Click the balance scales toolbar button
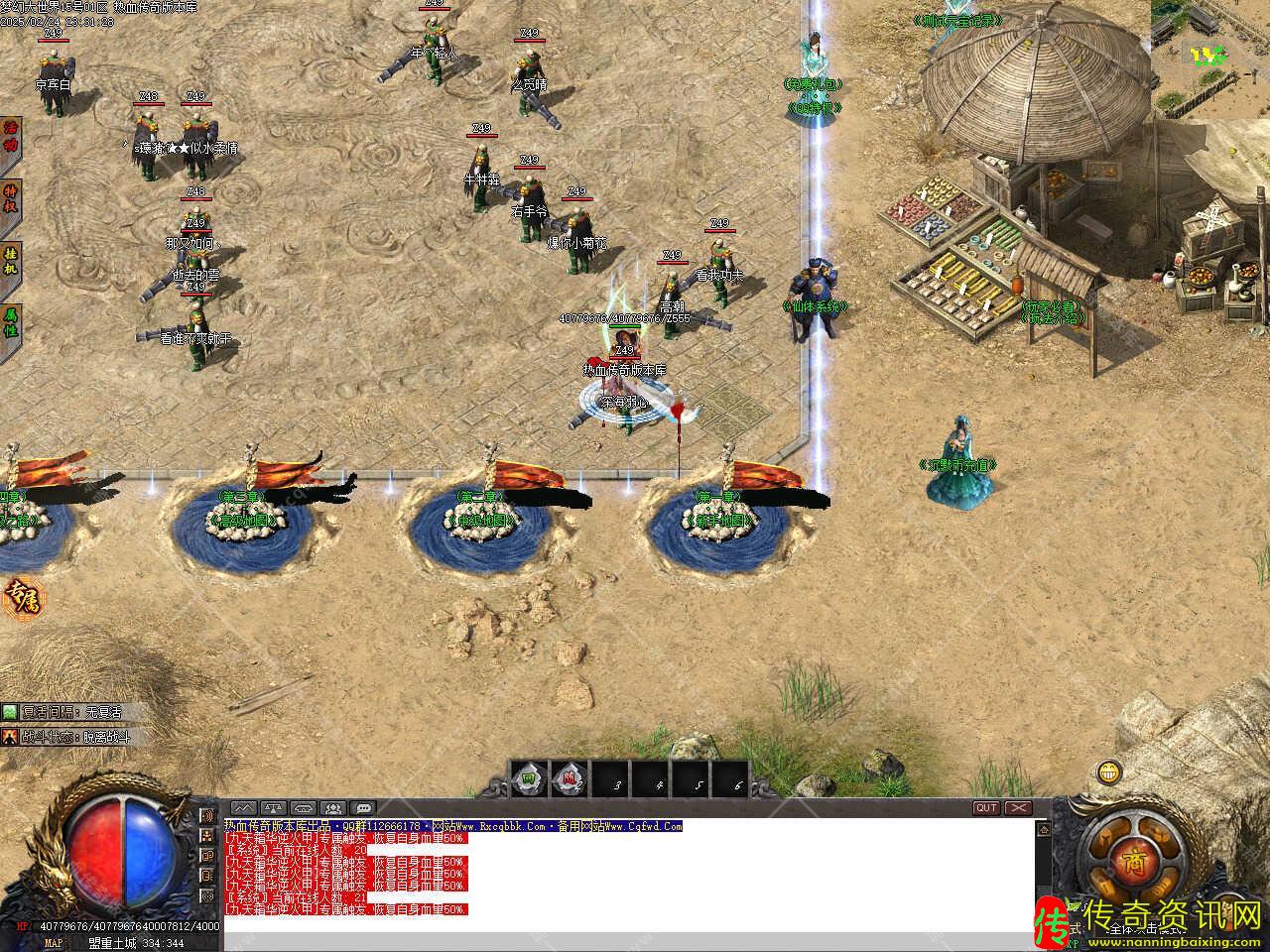Screen dimensions: 1270x952 (x=273, y=808)
